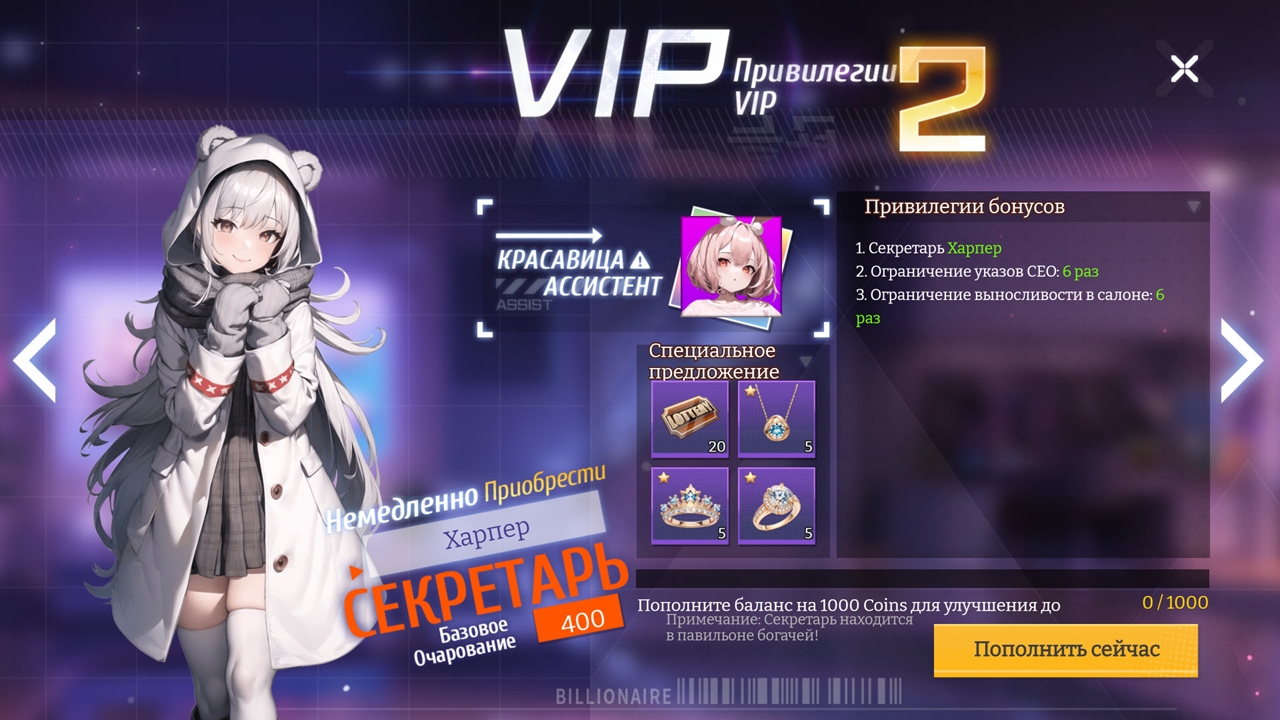Image resolution: width=1280 pixels, height=720 pixels.
Task: Click the orange 400 charm price tag
Action: point(585,619)
